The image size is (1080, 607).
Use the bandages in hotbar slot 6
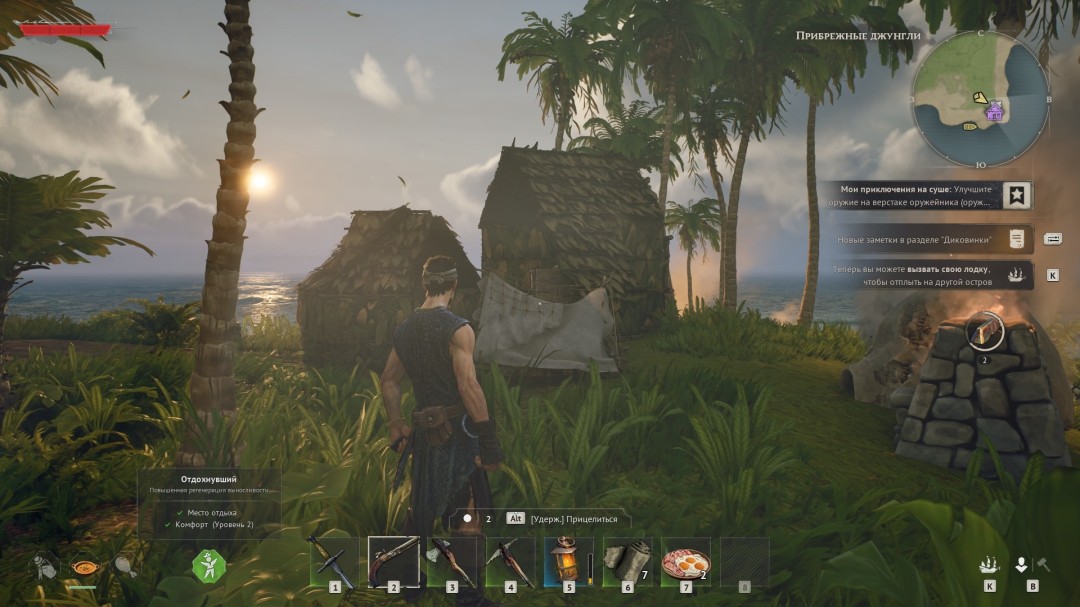click(x=627, y=562)
